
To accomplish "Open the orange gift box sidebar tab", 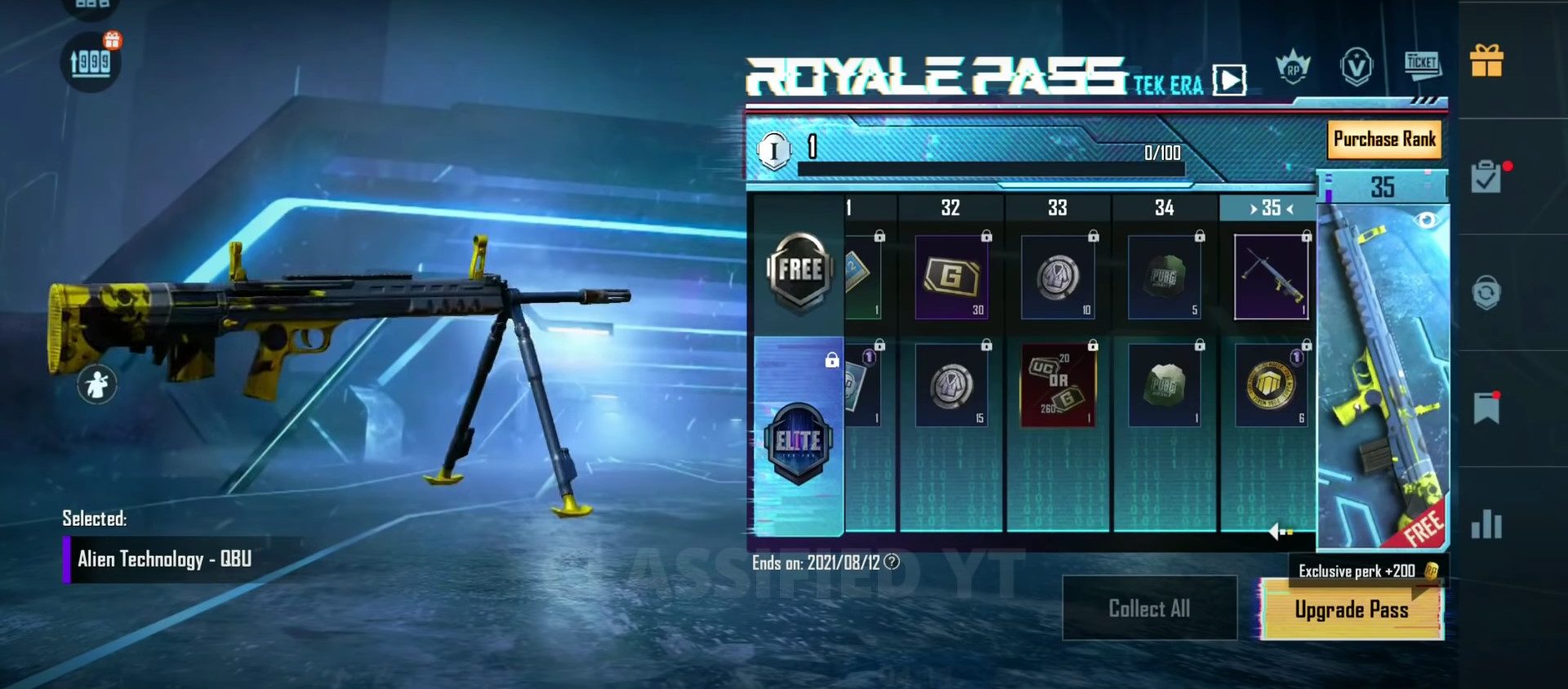I will (1486, 61).
